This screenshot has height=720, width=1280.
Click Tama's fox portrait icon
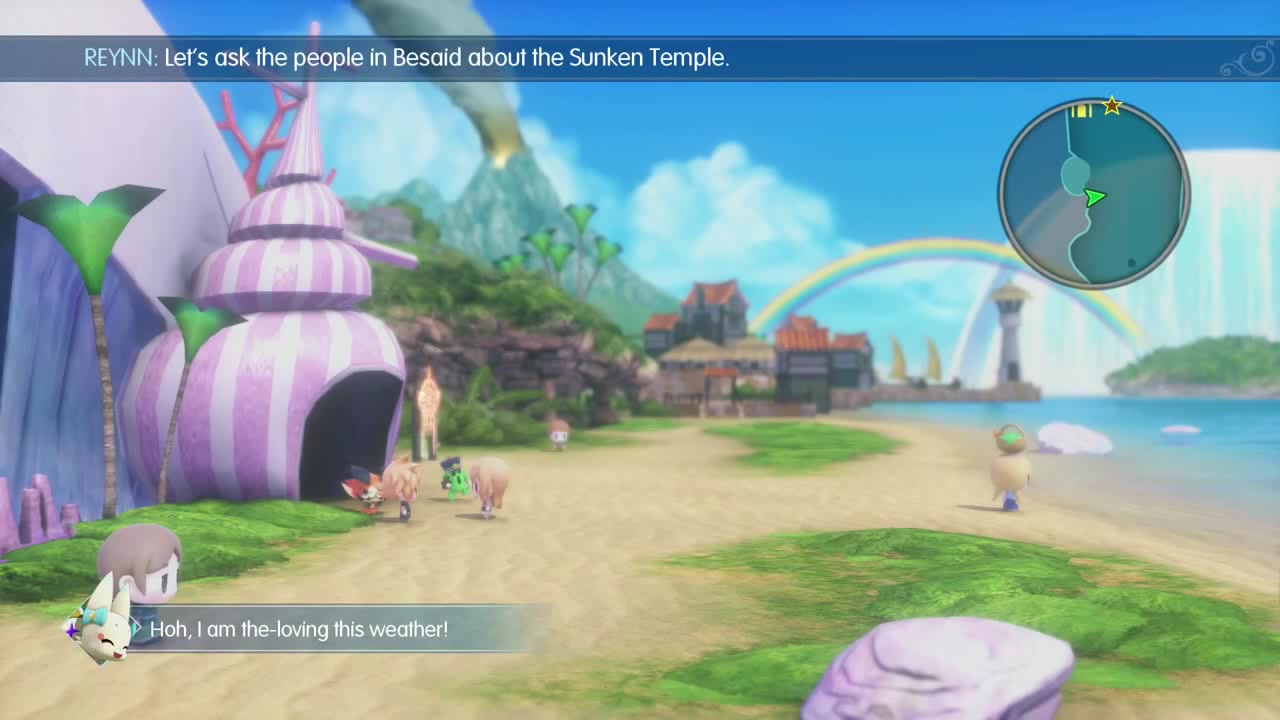[x=104, y=628]
